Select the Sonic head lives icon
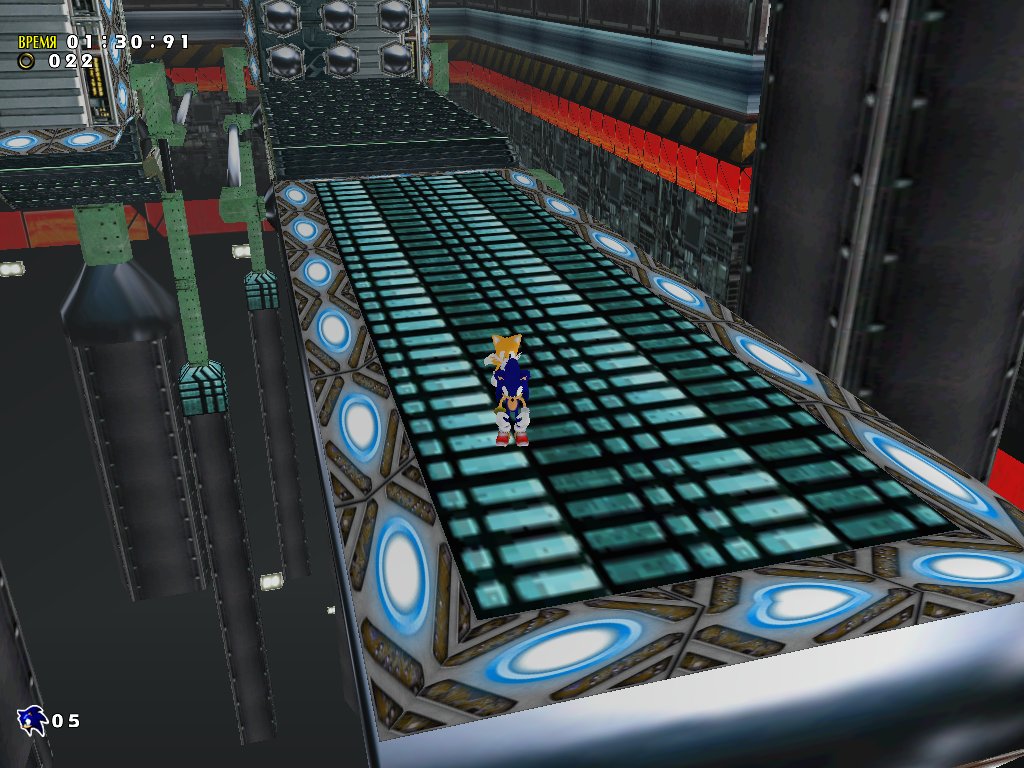1024x768 pixels. pyautogui.click(x=32, y=720)
